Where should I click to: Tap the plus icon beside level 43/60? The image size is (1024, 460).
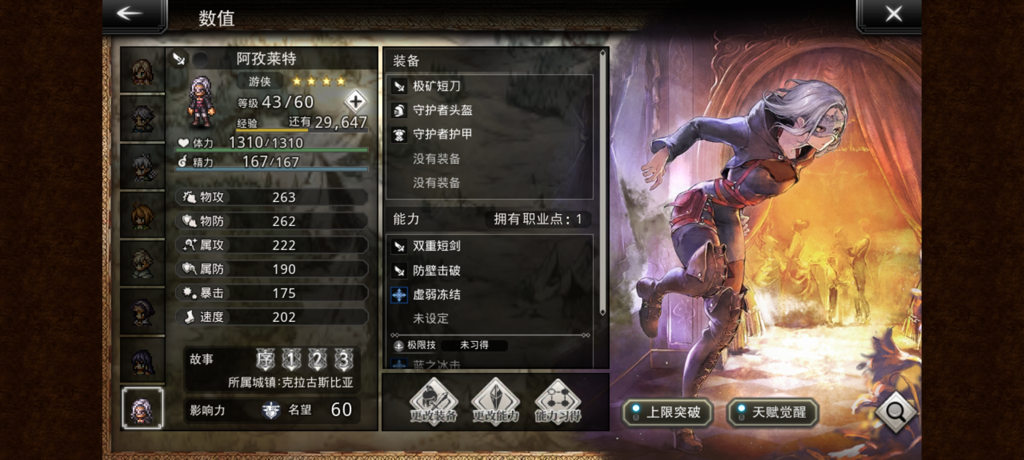(x=356, y=101)
